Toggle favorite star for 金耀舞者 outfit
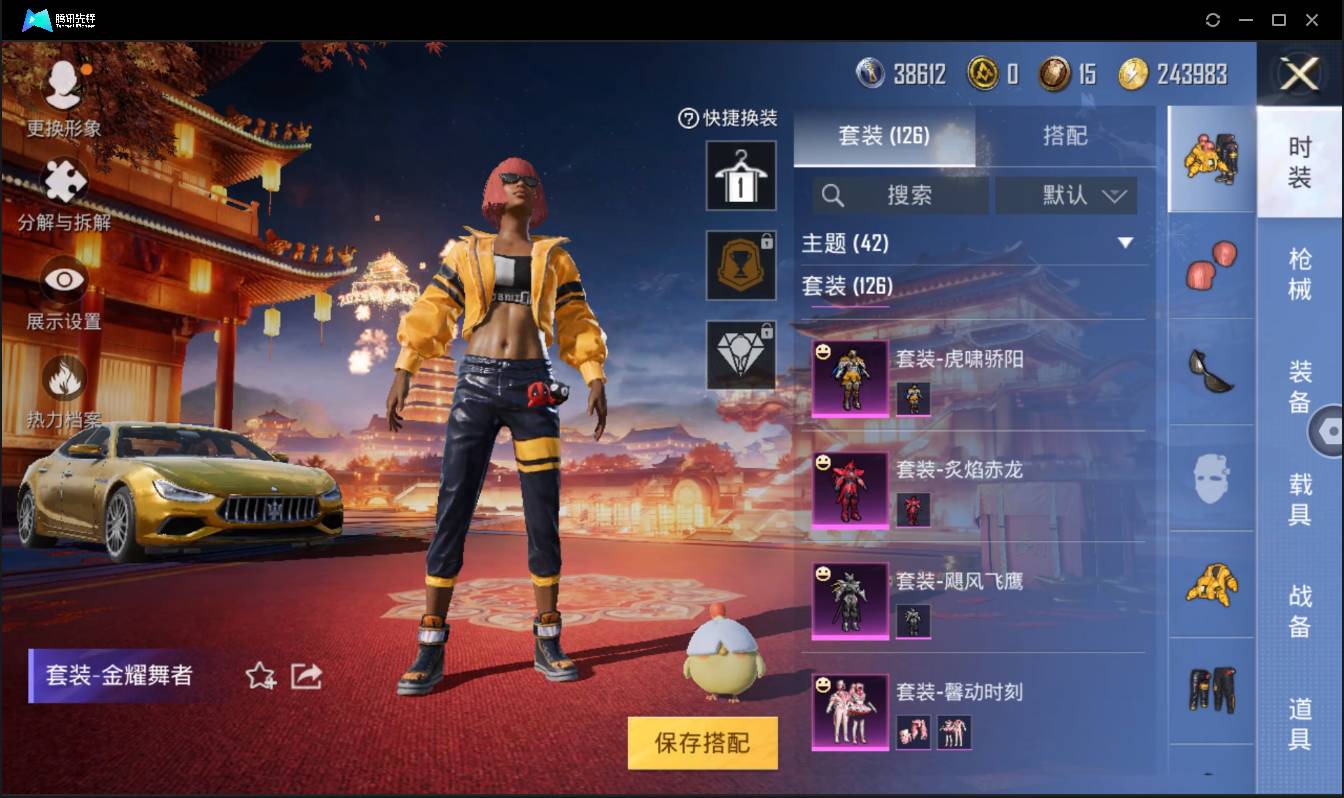Screen dimensions: 1344x798 (260, 676)
